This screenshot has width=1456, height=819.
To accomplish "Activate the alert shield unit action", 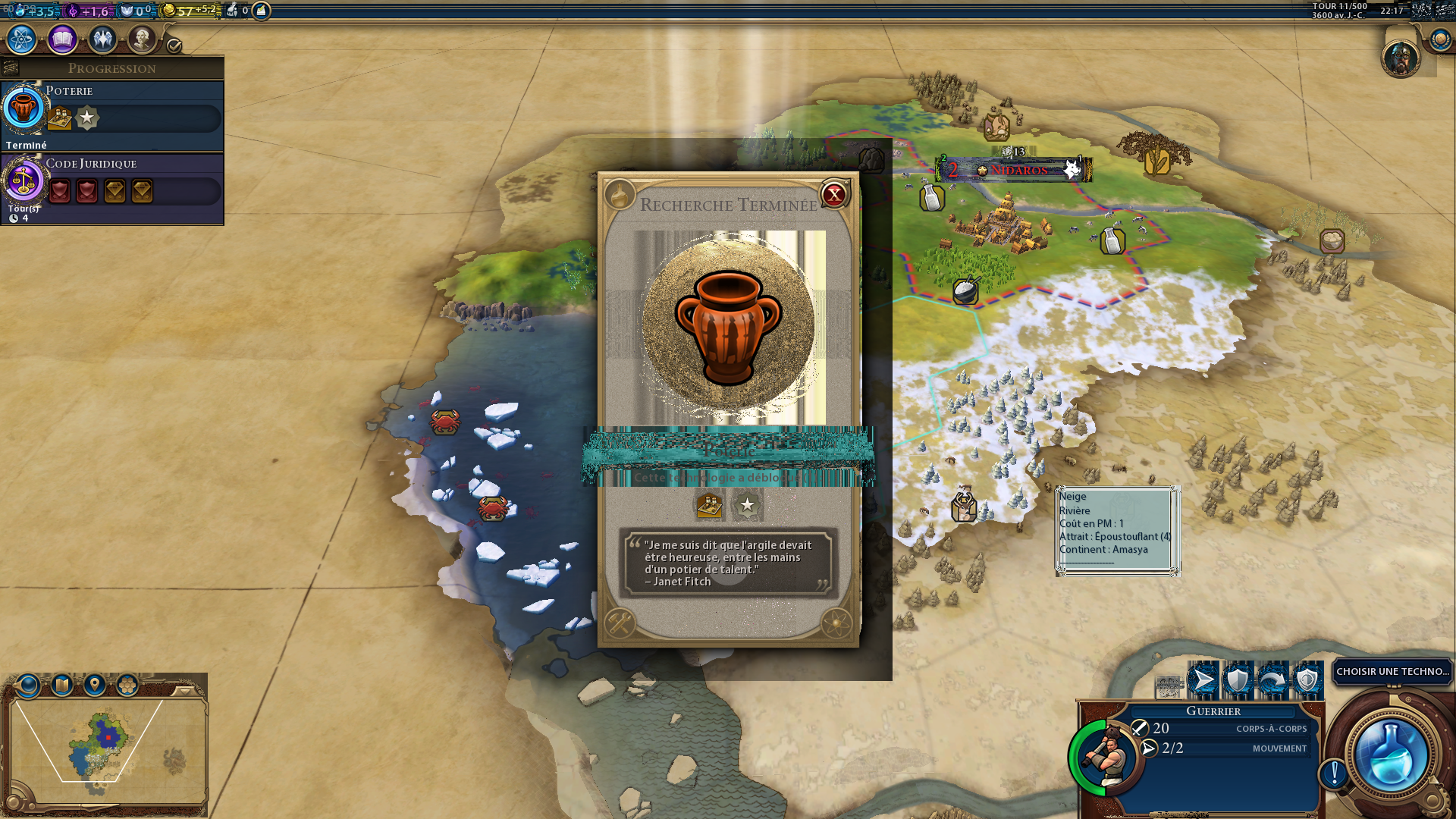I will [x=1307, y=679].
